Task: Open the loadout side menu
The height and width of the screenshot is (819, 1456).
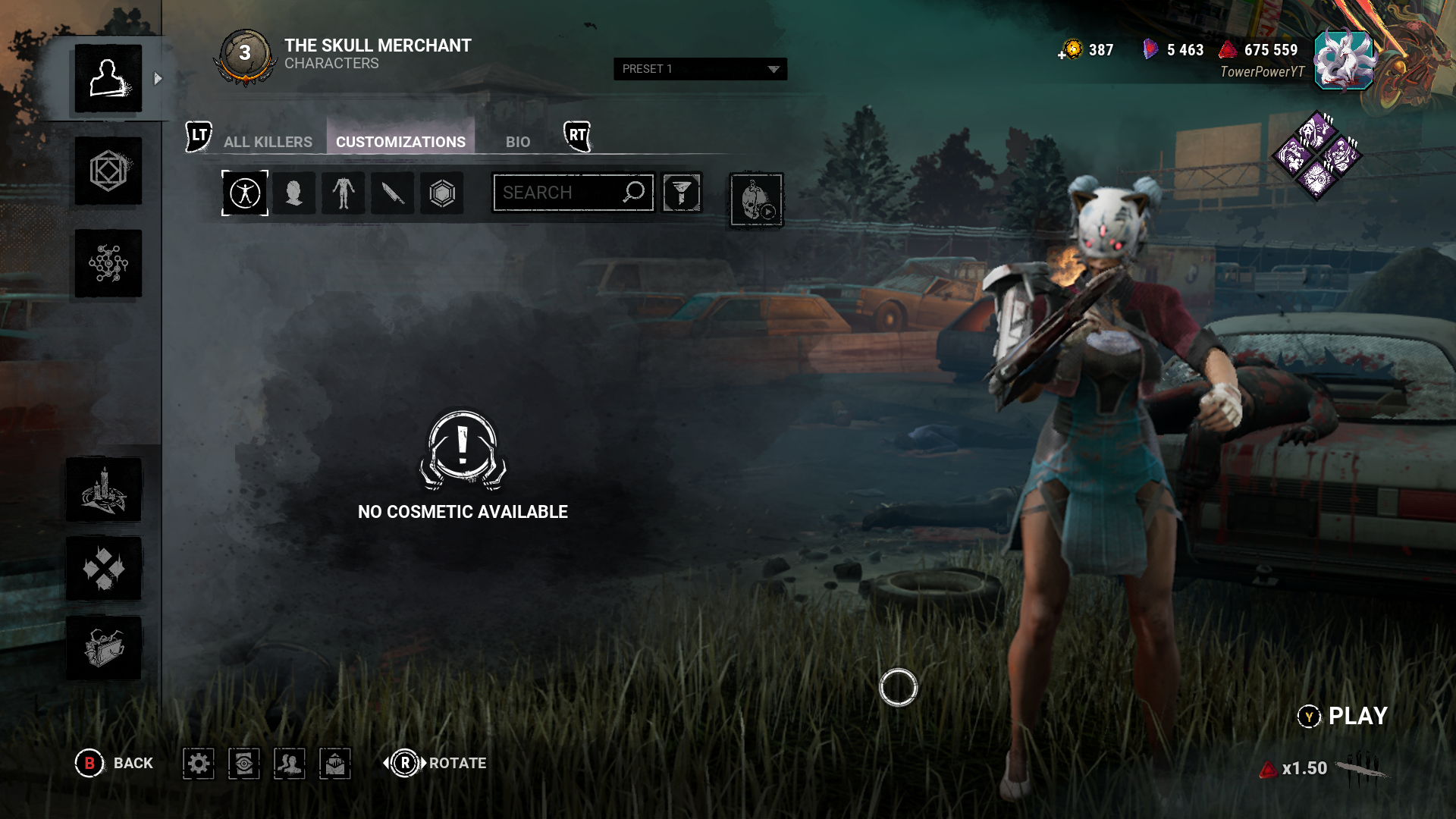Action: pos(108,171)
